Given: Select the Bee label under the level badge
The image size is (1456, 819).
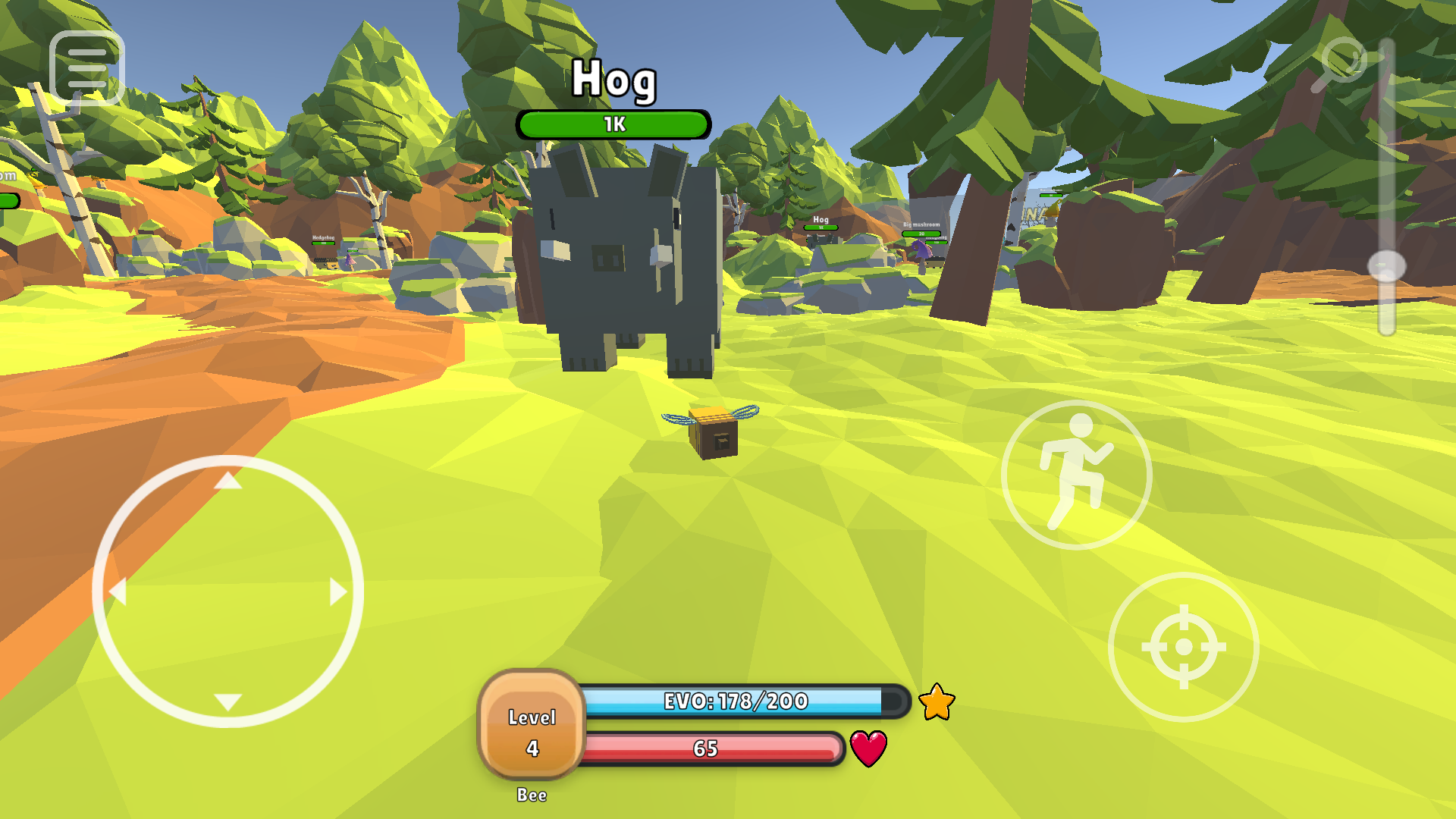Looking at the screenshot, I should point(532,795).
